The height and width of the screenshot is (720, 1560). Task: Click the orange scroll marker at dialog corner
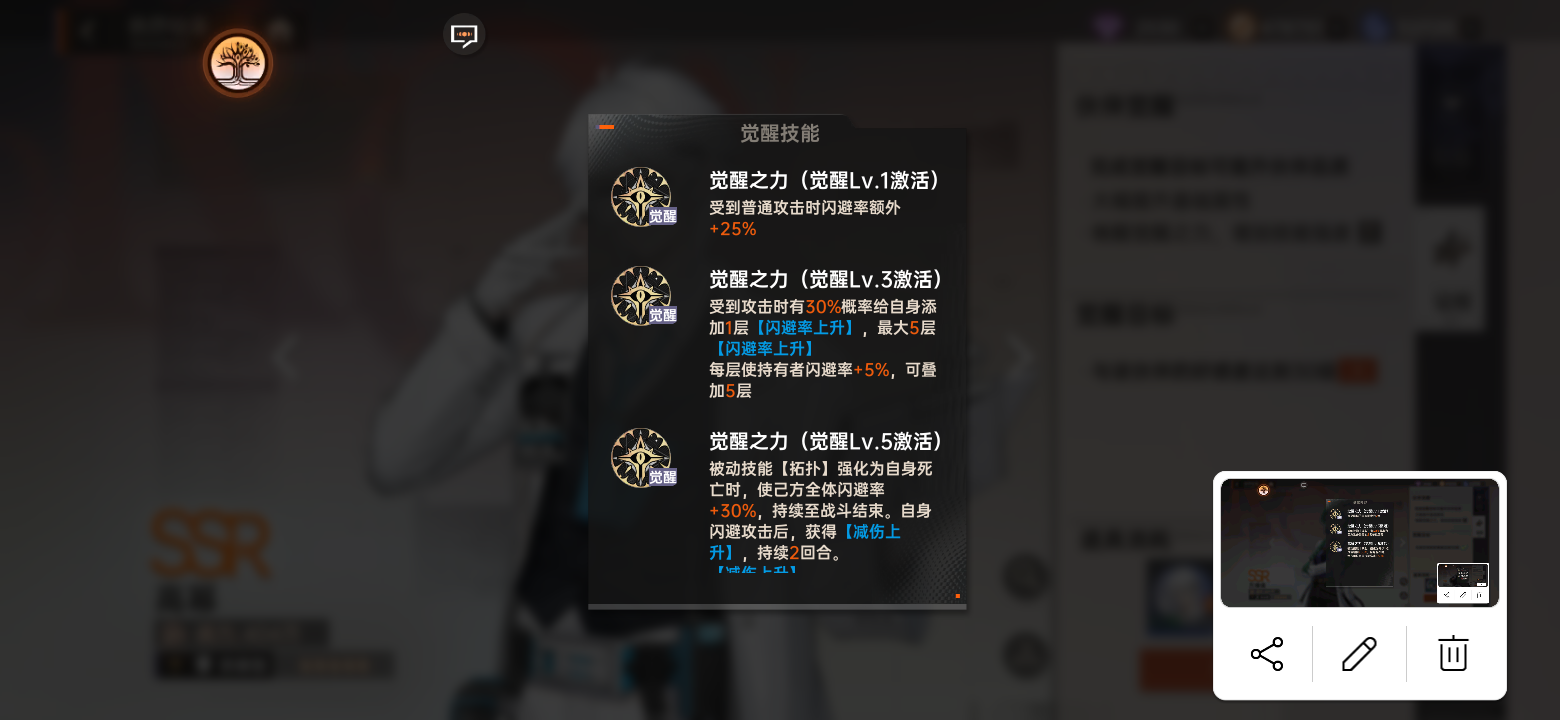[x=957, y=594]
